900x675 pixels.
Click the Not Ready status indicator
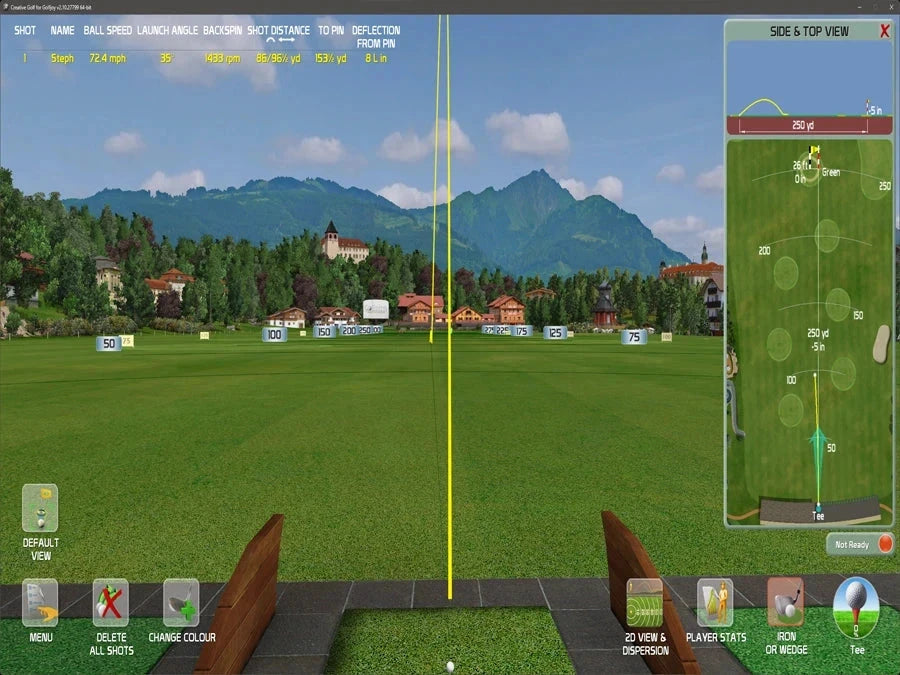[860, 544]
